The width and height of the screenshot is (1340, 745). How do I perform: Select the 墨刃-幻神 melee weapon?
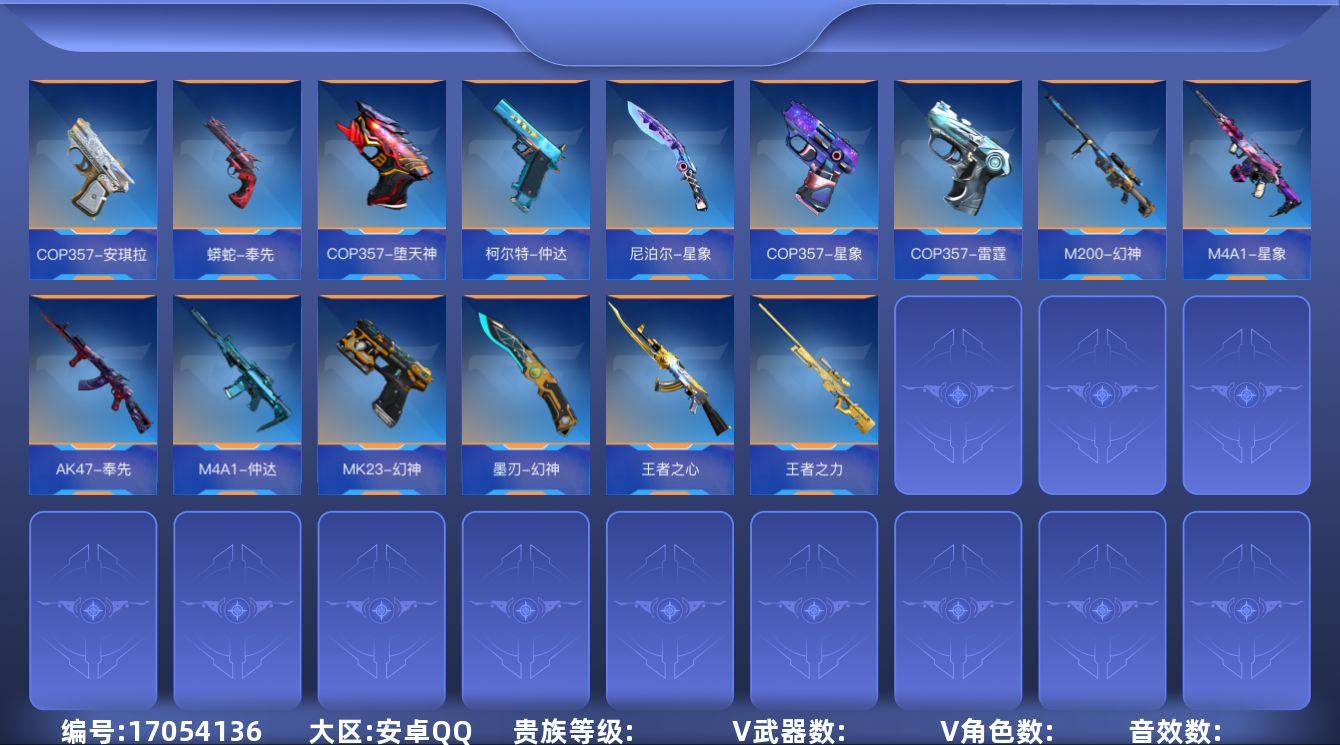(x=525, y=390)
